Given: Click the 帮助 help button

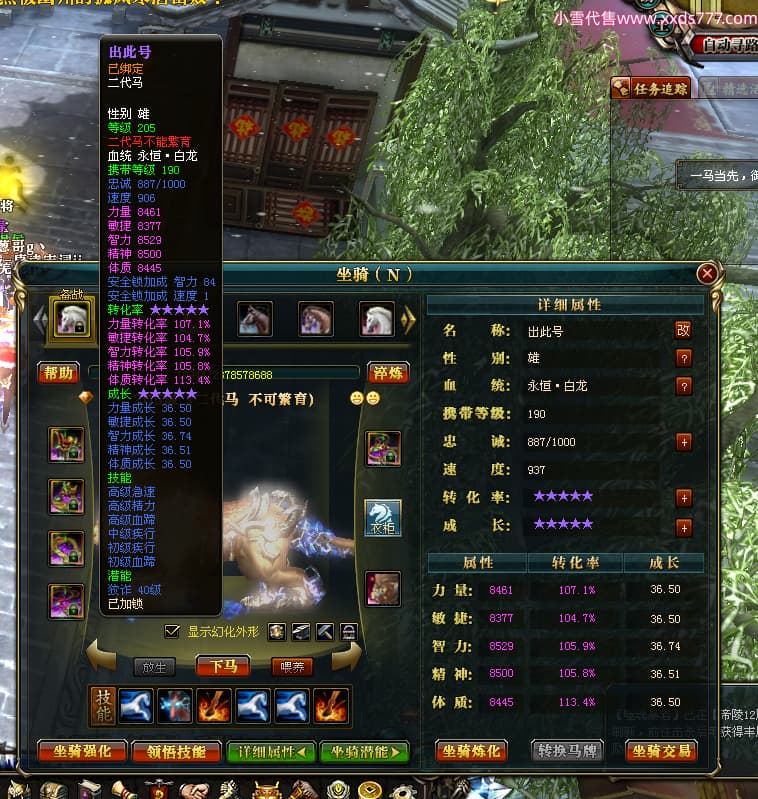Looking at the screenshot, I should (59, 373).
